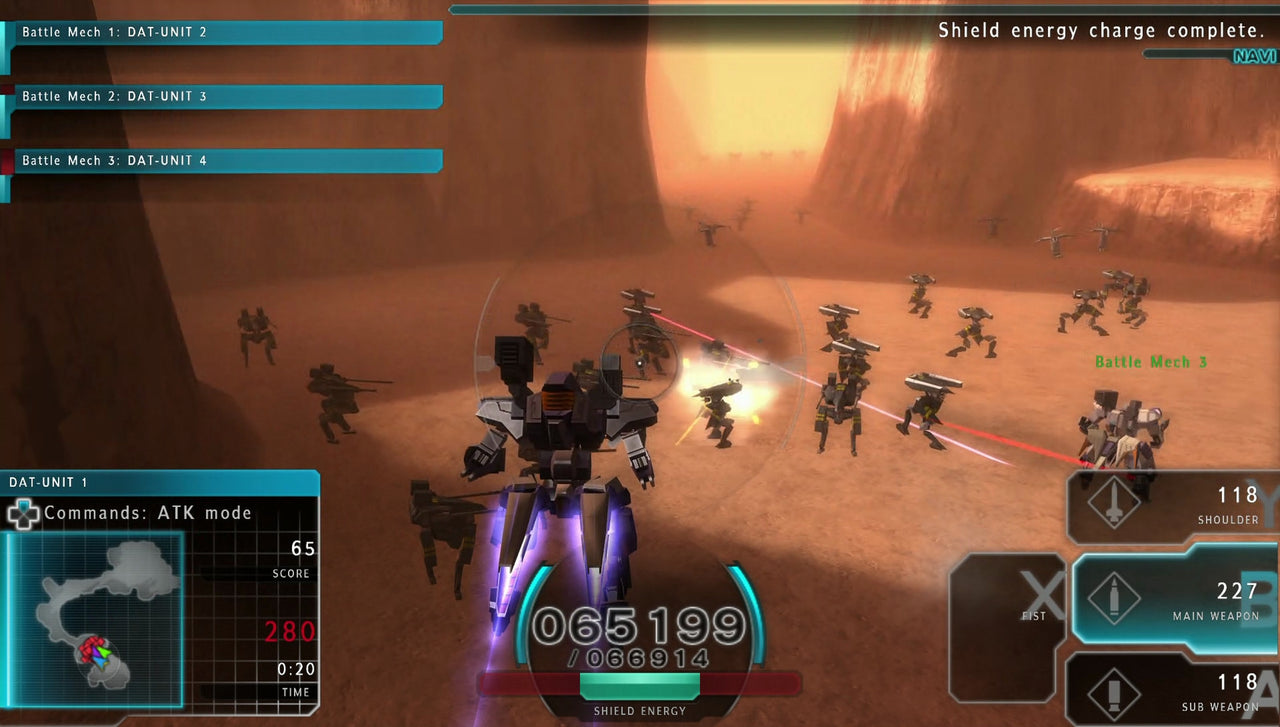Select the Shoulder missile weapon icon

1113,501
